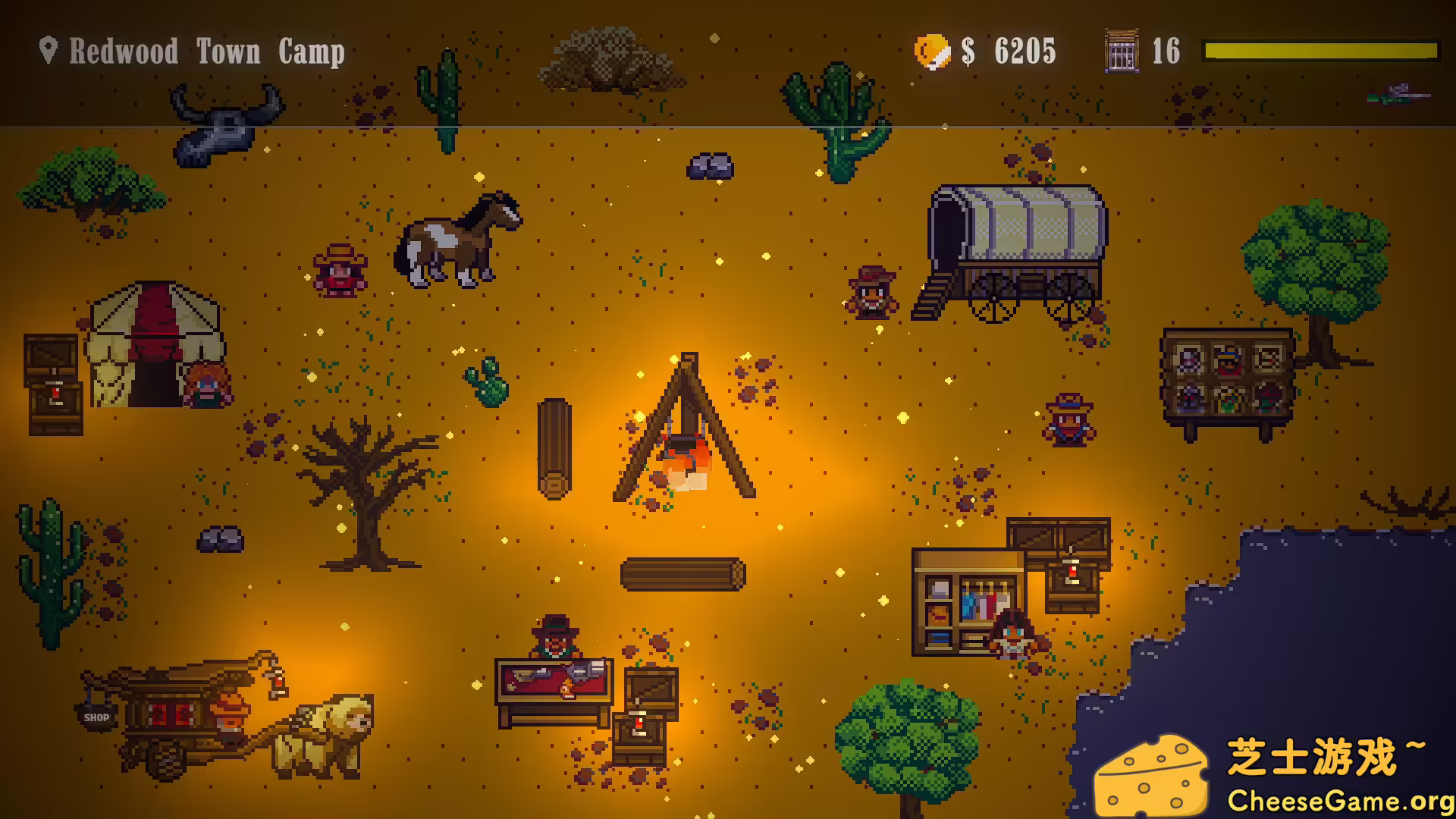Select the jail building icon in the HUD

(1120, 52)
